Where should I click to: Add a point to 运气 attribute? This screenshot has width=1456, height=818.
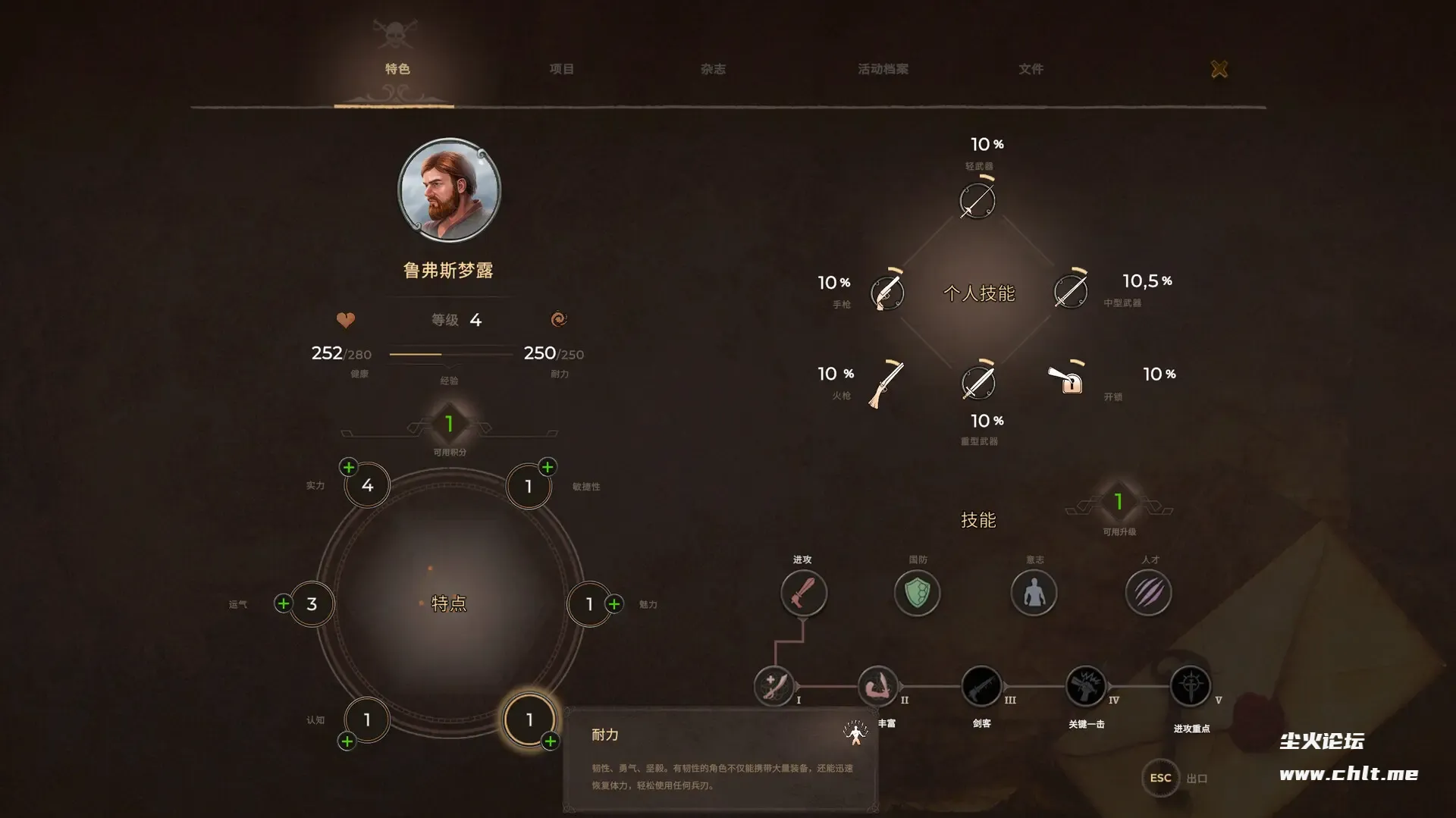click(284, 603)
